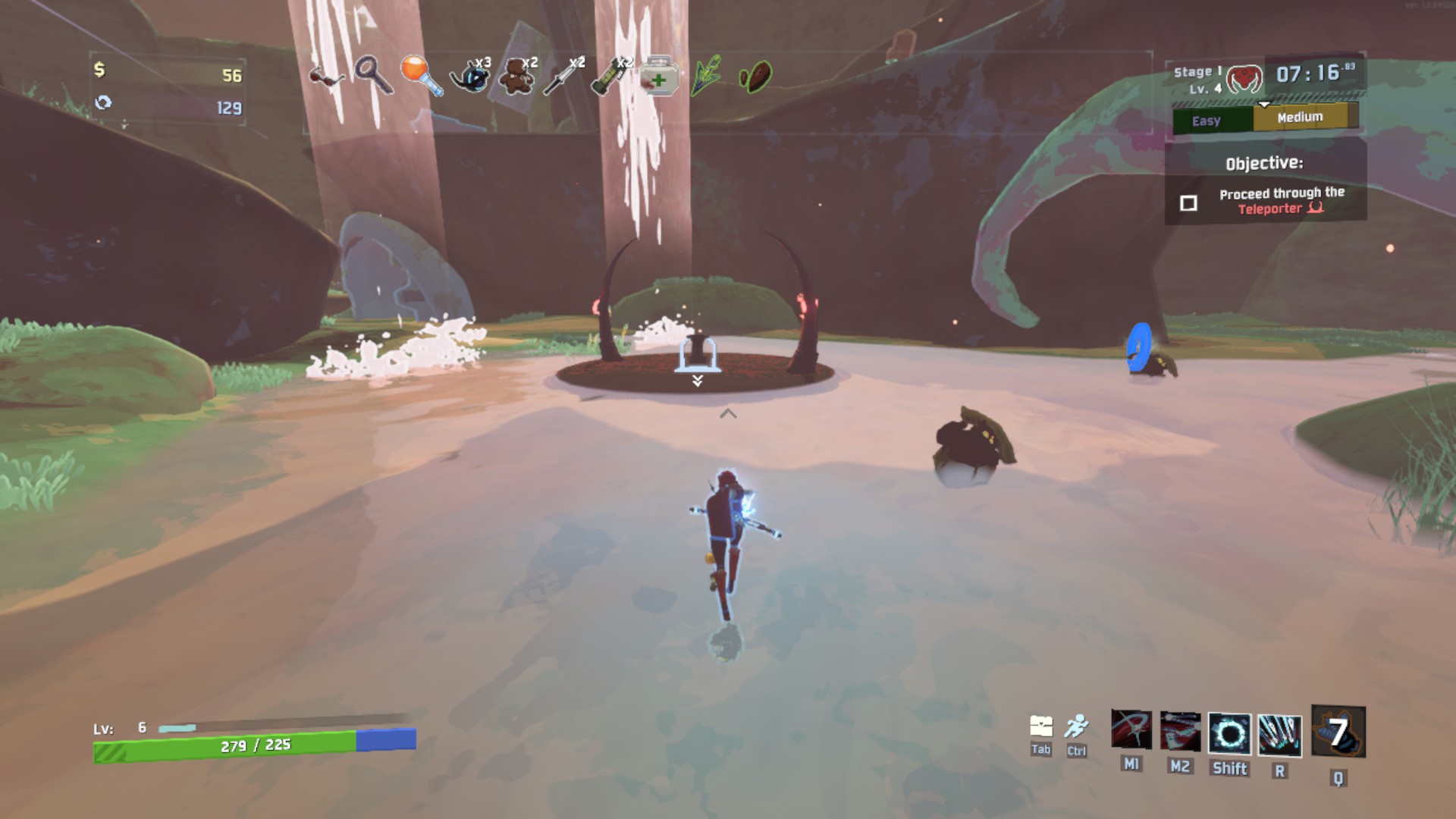
Task: Activate the M2 secondary skill icon
Action: tap(1180, 732)
